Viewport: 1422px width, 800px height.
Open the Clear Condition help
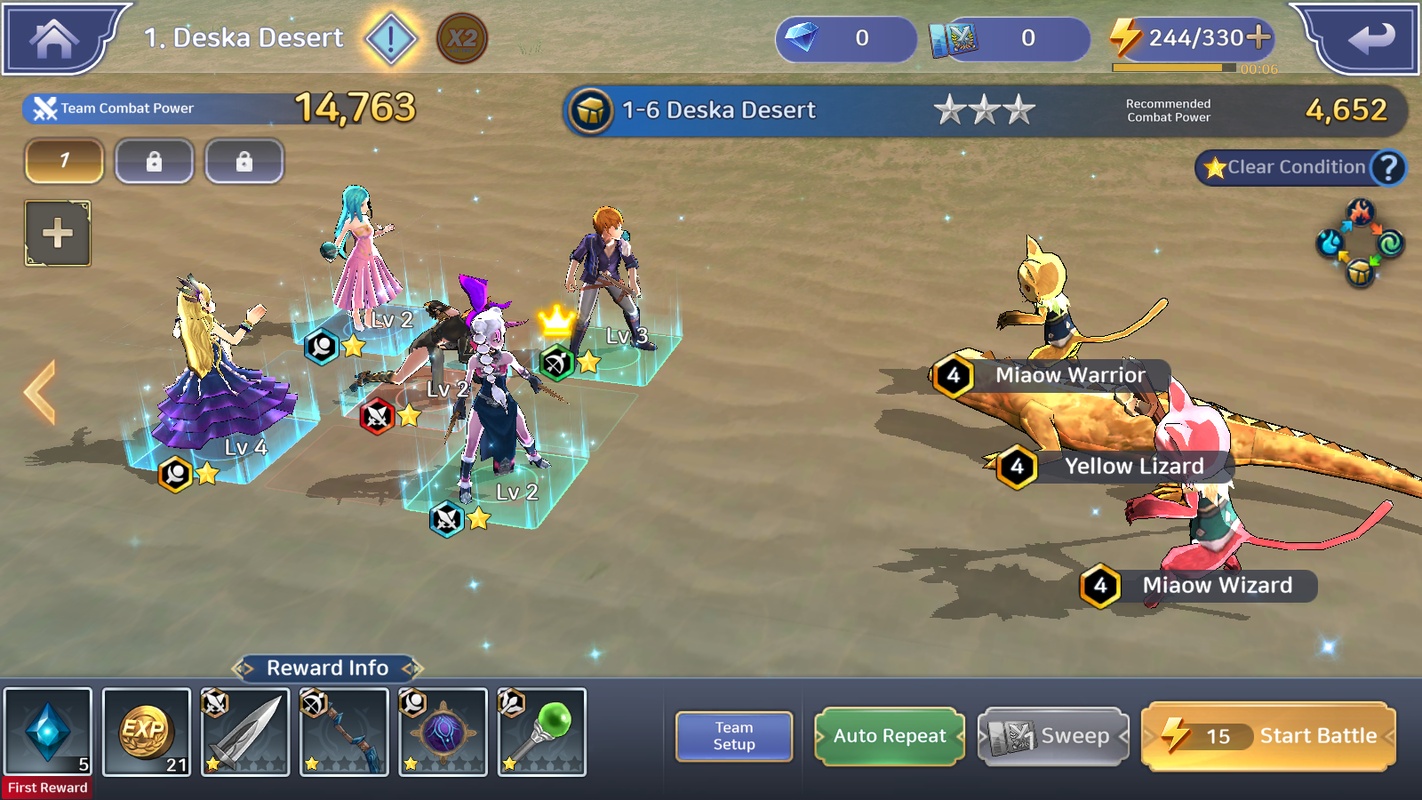coord(1387,168)
